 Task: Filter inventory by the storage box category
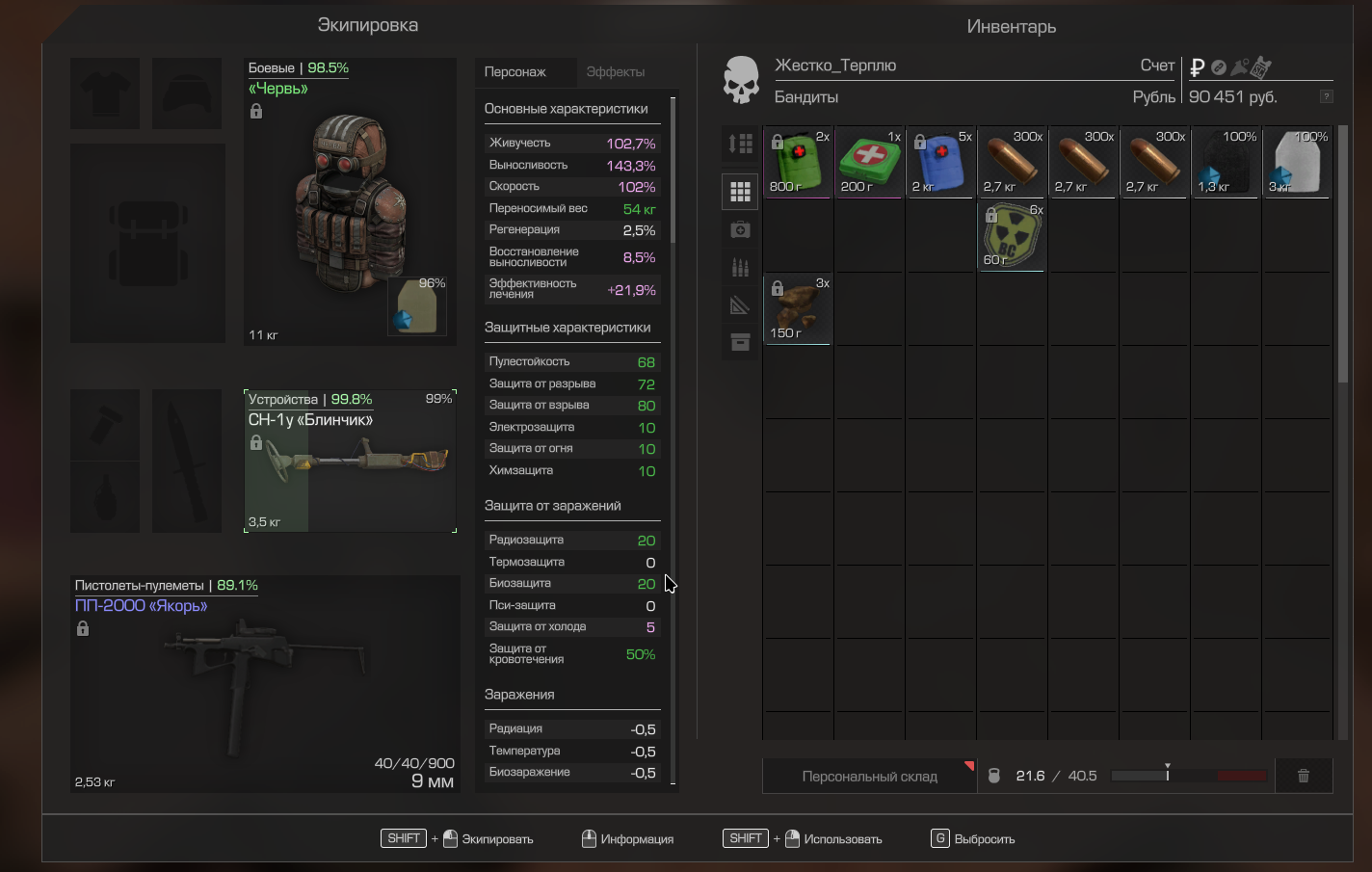pos(740,342)
